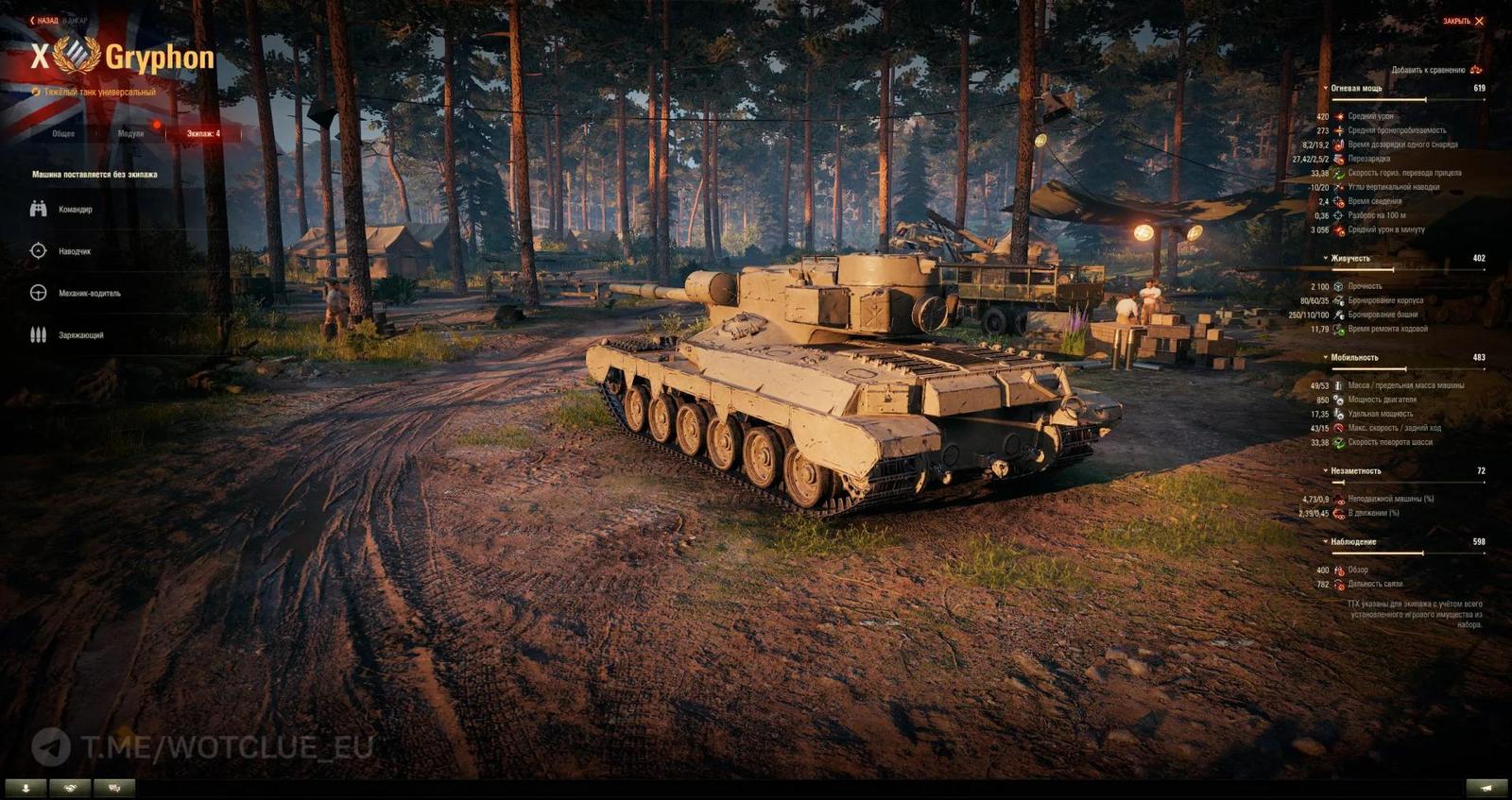Click the Обзор view range icon

point(1339,570)
